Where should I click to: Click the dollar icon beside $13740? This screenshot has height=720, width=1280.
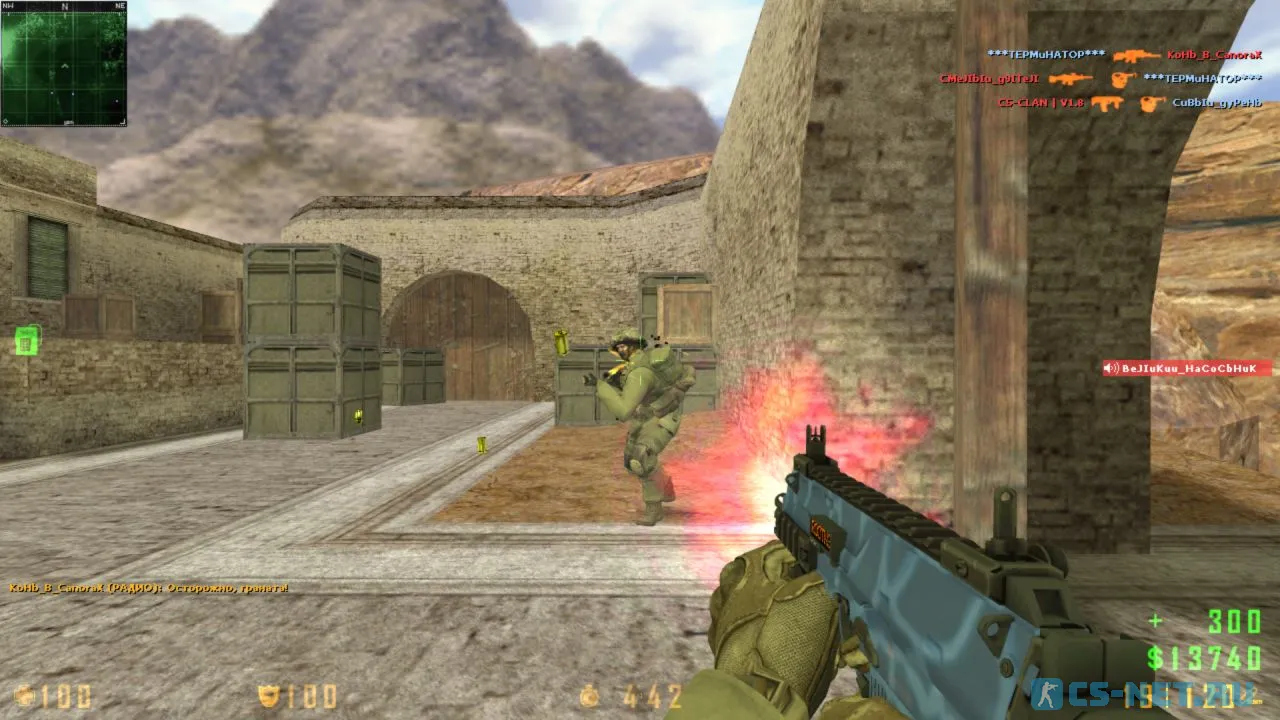[x=1156, y=659]
